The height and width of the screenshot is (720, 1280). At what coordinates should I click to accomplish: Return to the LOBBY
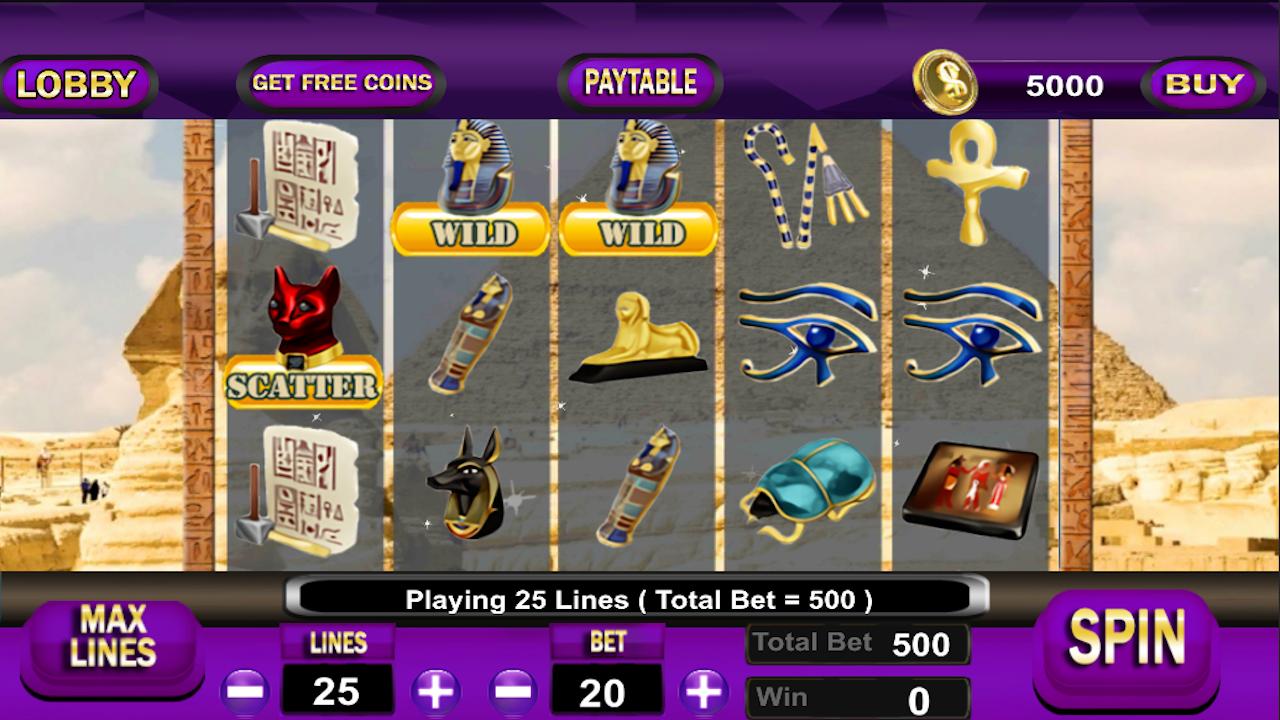click(x=77, y=83)
